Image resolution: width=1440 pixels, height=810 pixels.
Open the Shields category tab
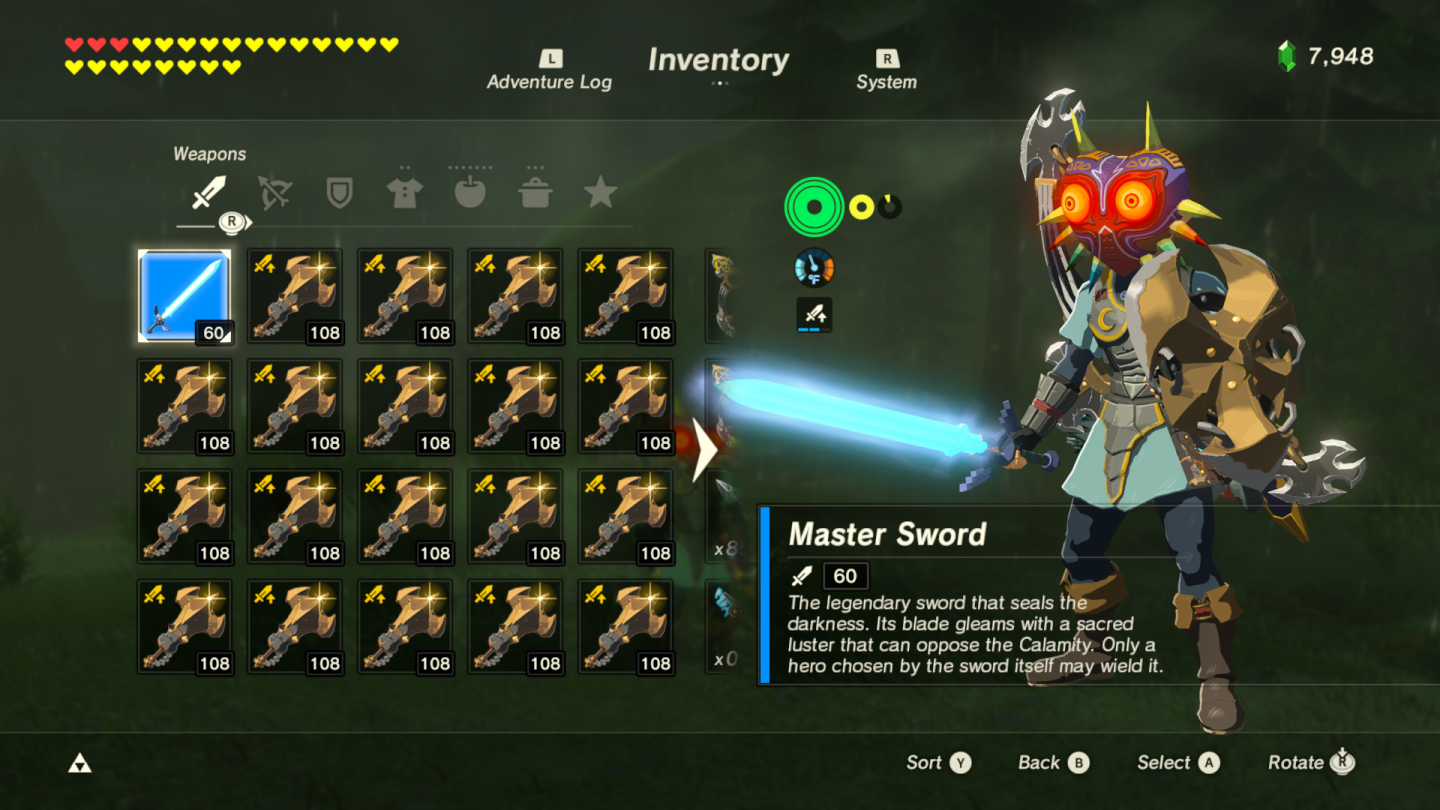pyautogui.click(x=340, y=193)
